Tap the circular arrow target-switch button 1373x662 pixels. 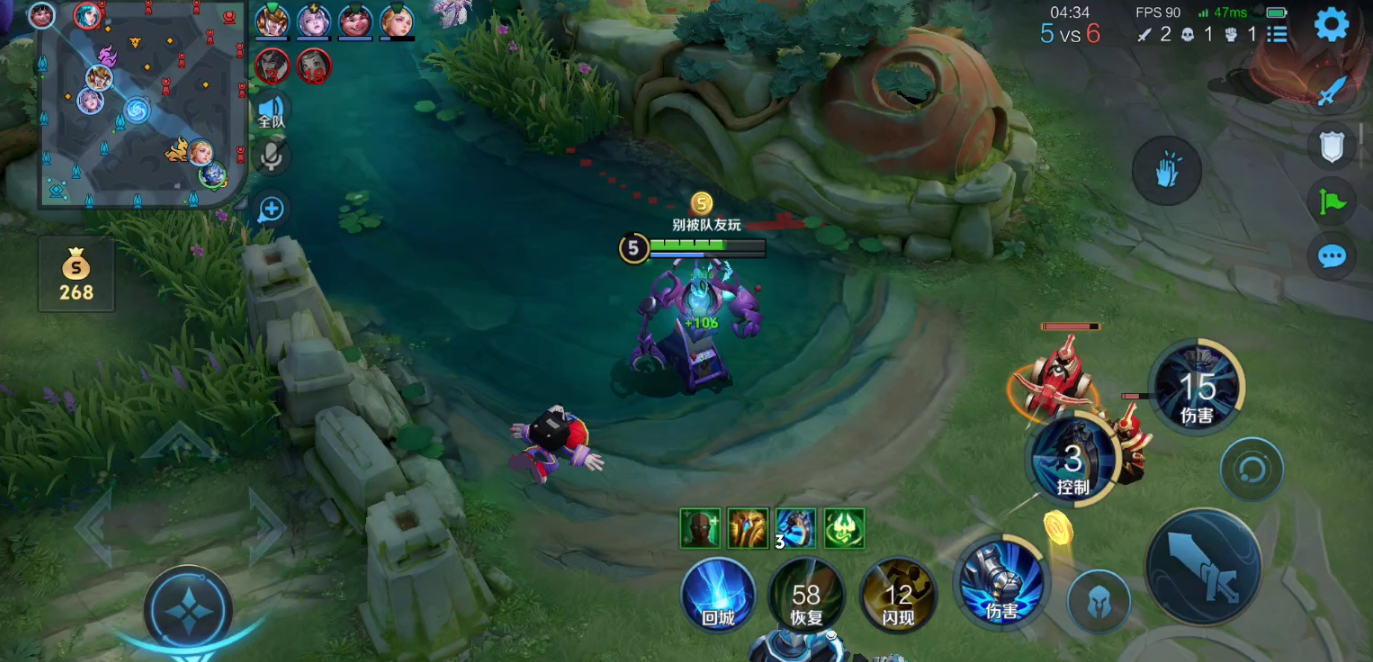(1251, 468)
